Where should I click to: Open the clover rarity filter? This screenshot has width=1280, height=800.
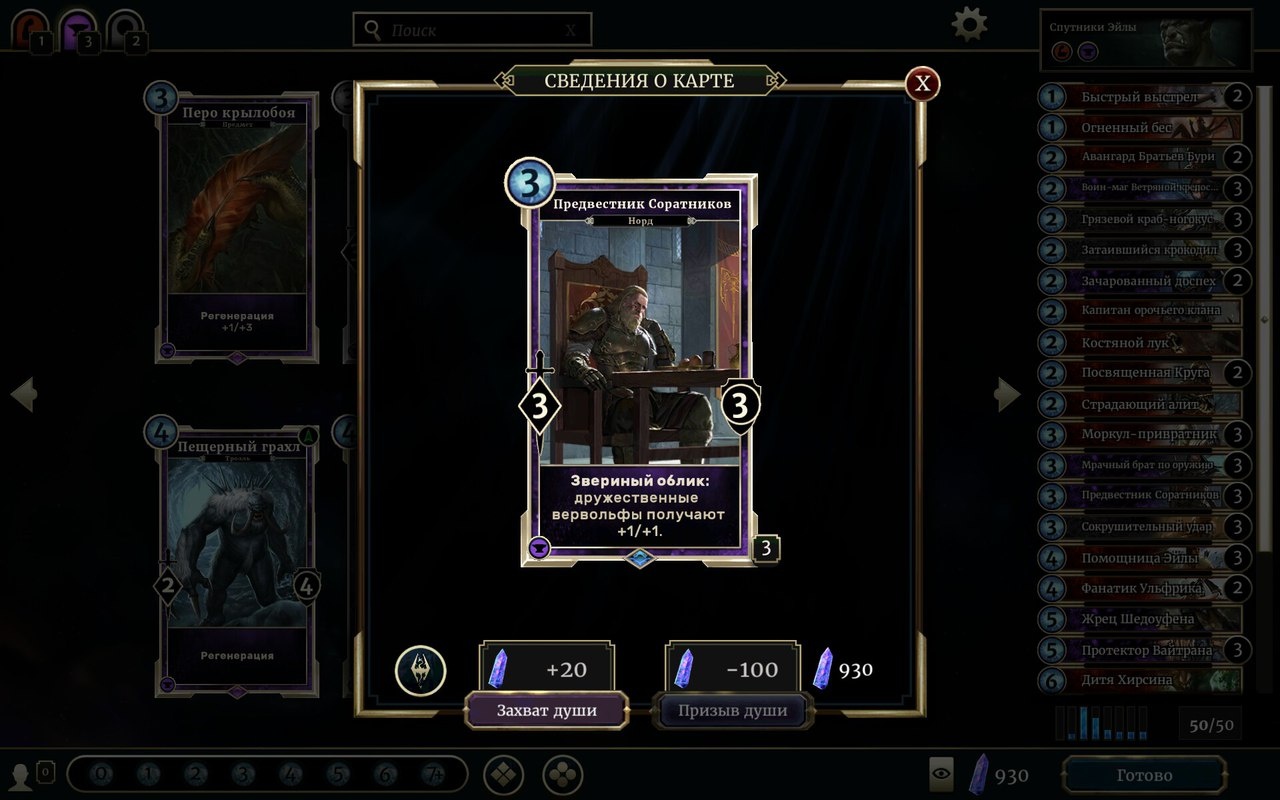point(562,774)
